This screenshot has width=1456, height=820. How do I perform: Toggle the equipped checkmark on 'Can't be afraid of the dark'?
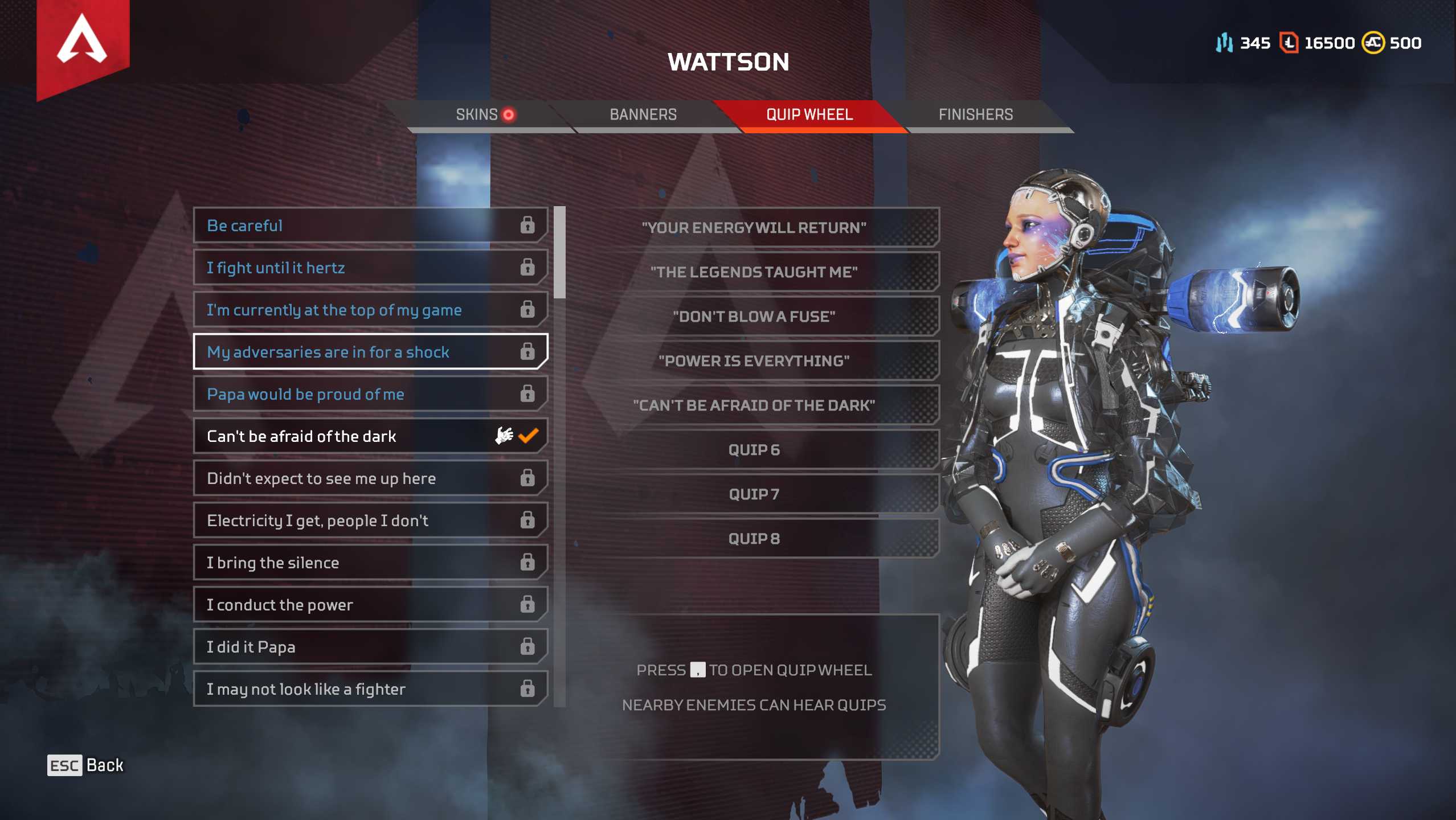(528, 436)
